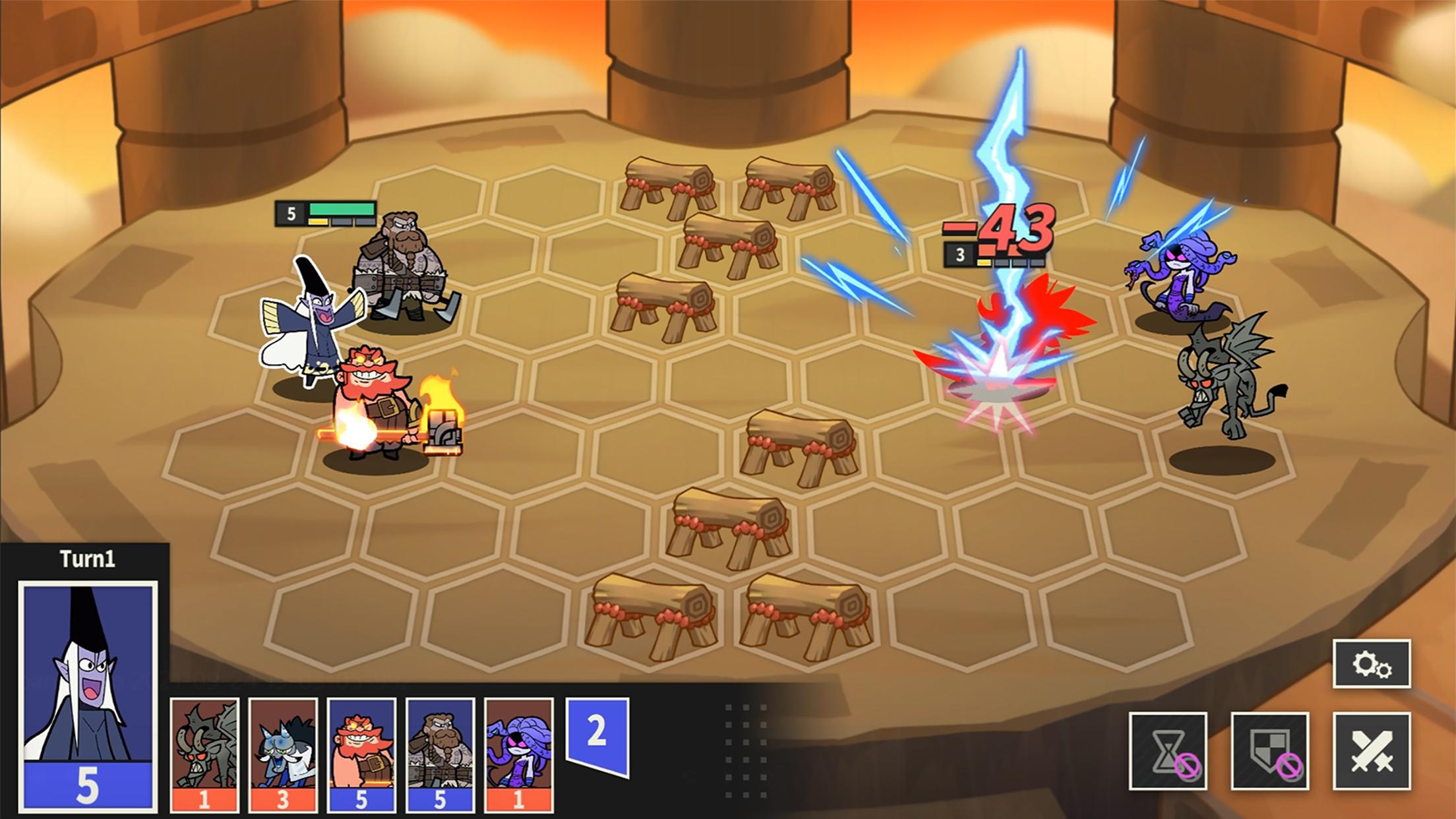Open the gear settings menu
The width and height of the screenshot is (1456, 819).
1372,663
